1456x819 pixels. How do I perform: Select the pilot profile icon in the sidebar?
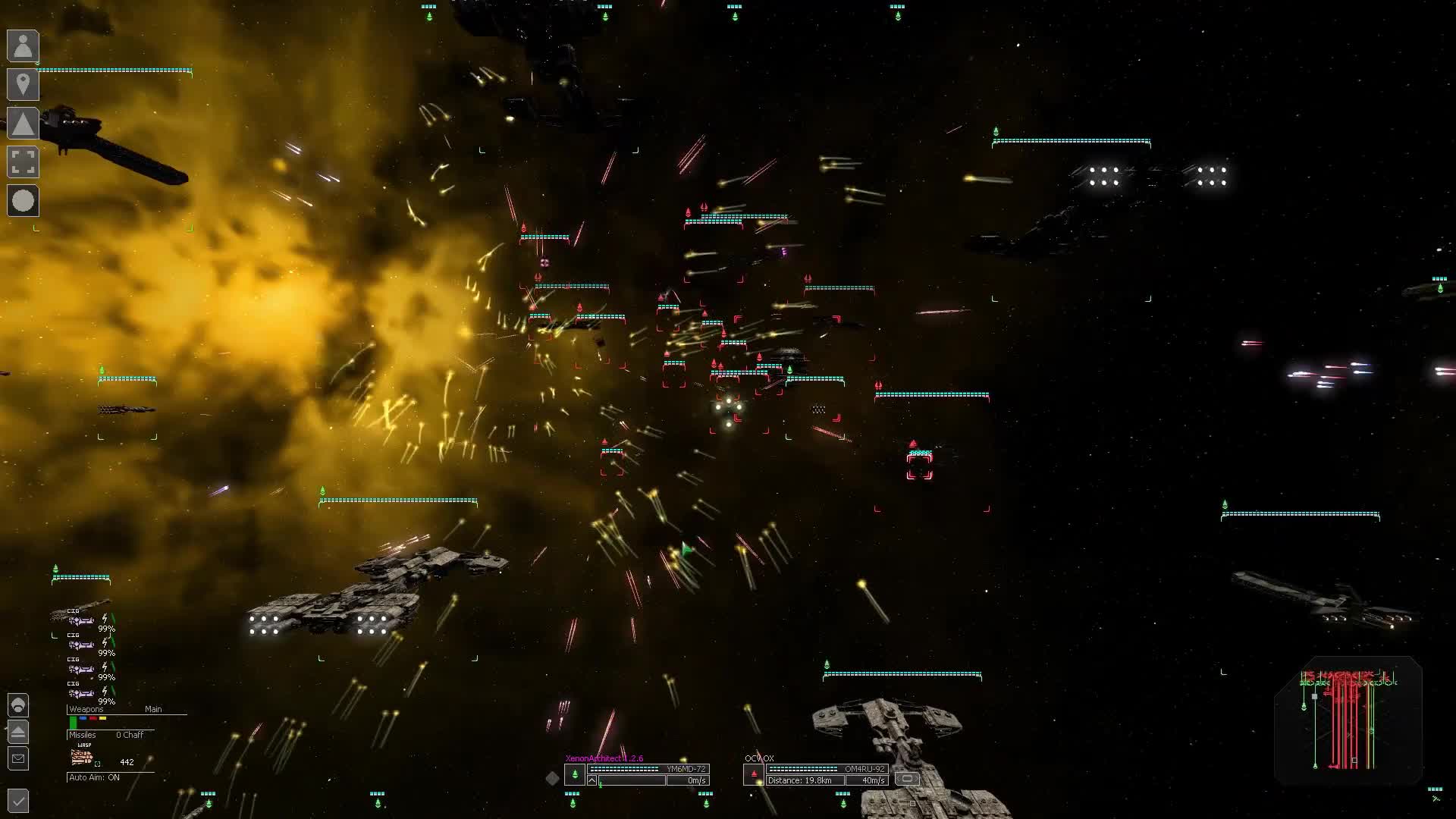click(23, 46)
